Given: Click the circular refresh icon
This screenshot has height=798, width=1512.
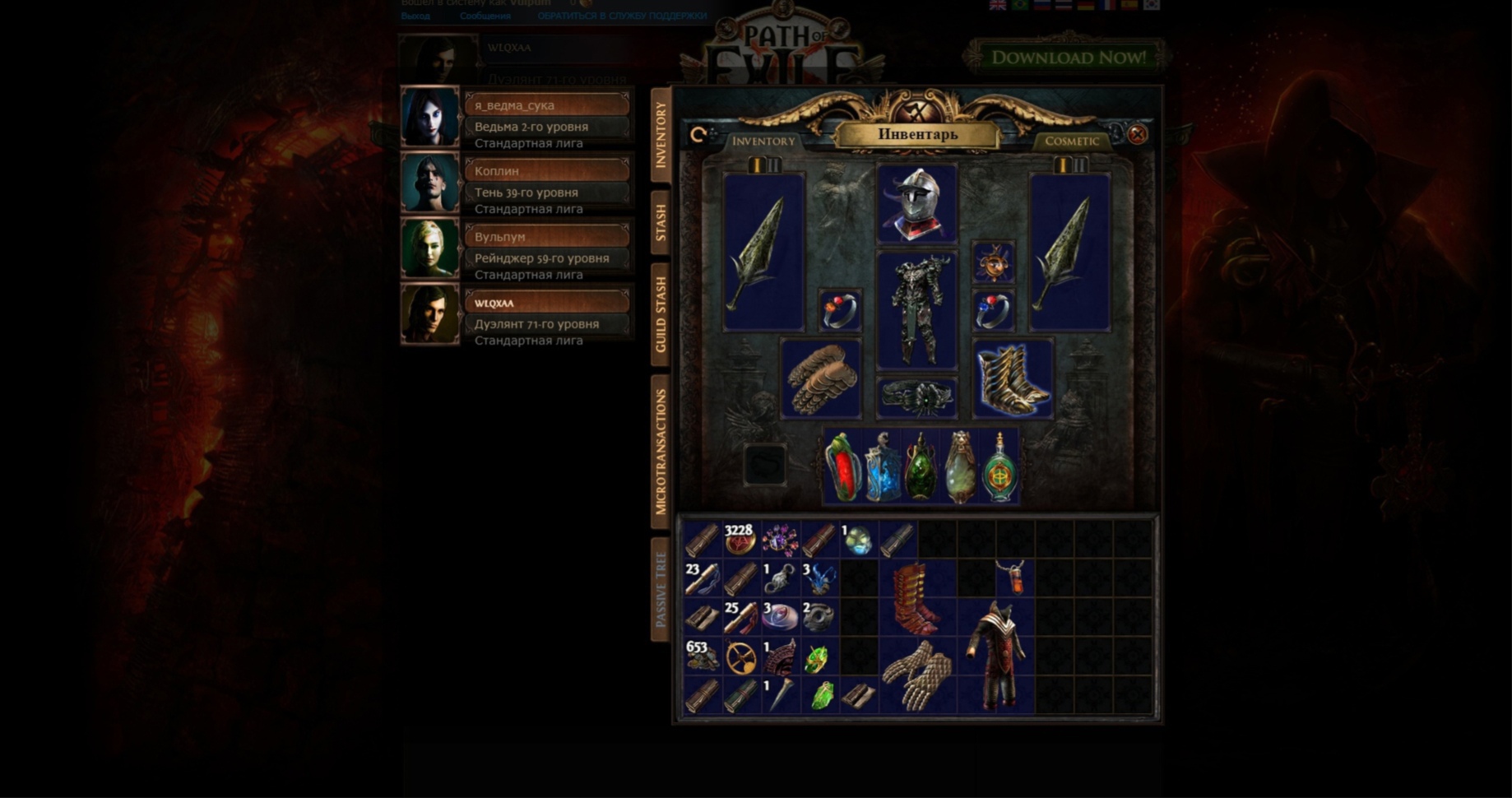Looking at the screenshot, I should [698, 132].
